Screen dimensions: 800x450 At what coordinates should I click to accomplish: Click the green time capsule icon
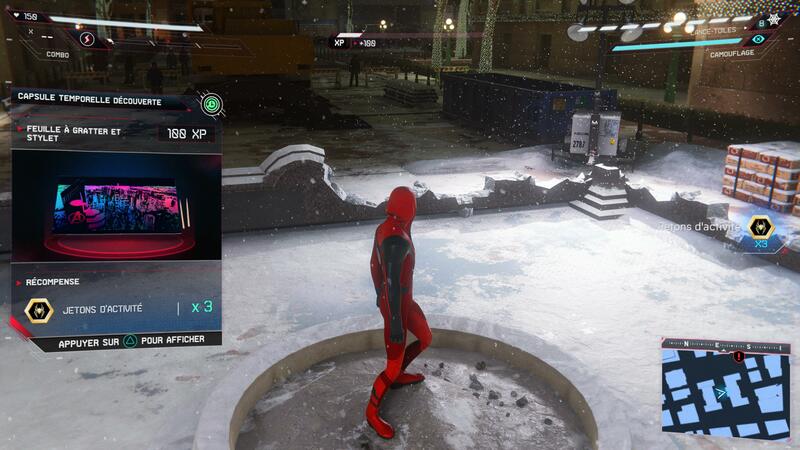pos(211,104)
